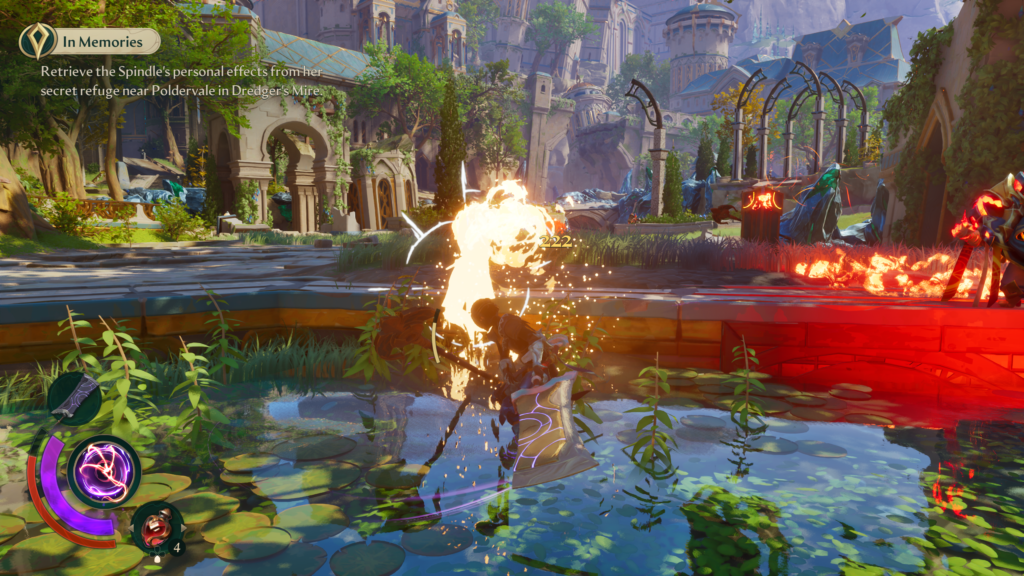This screenshot has width=1024, height=576.
Task: Open the In Memories quest tracker
Action: [108, 41]
